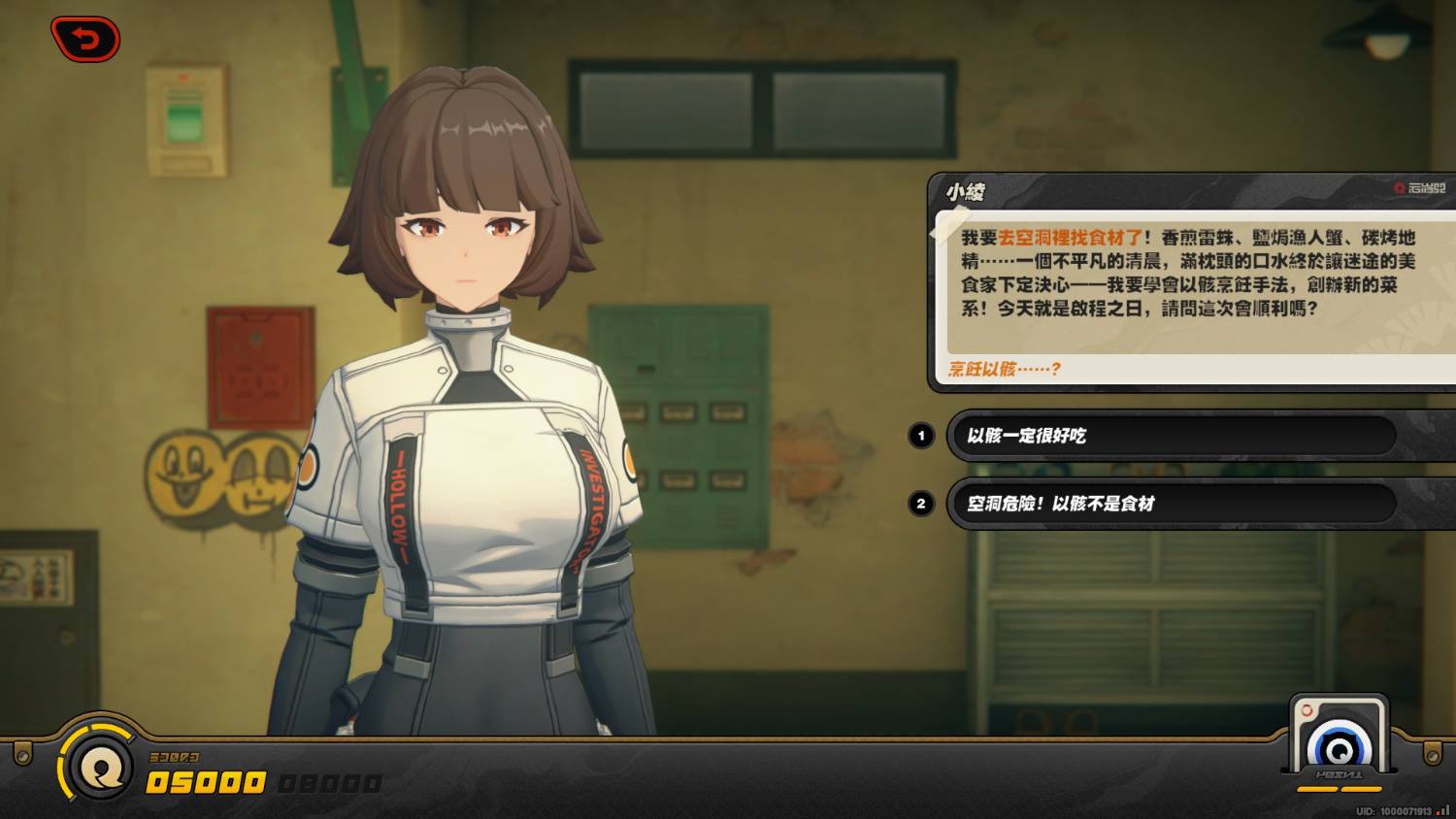Choose reply "以骸一定很好吃"

point(1170,436)
